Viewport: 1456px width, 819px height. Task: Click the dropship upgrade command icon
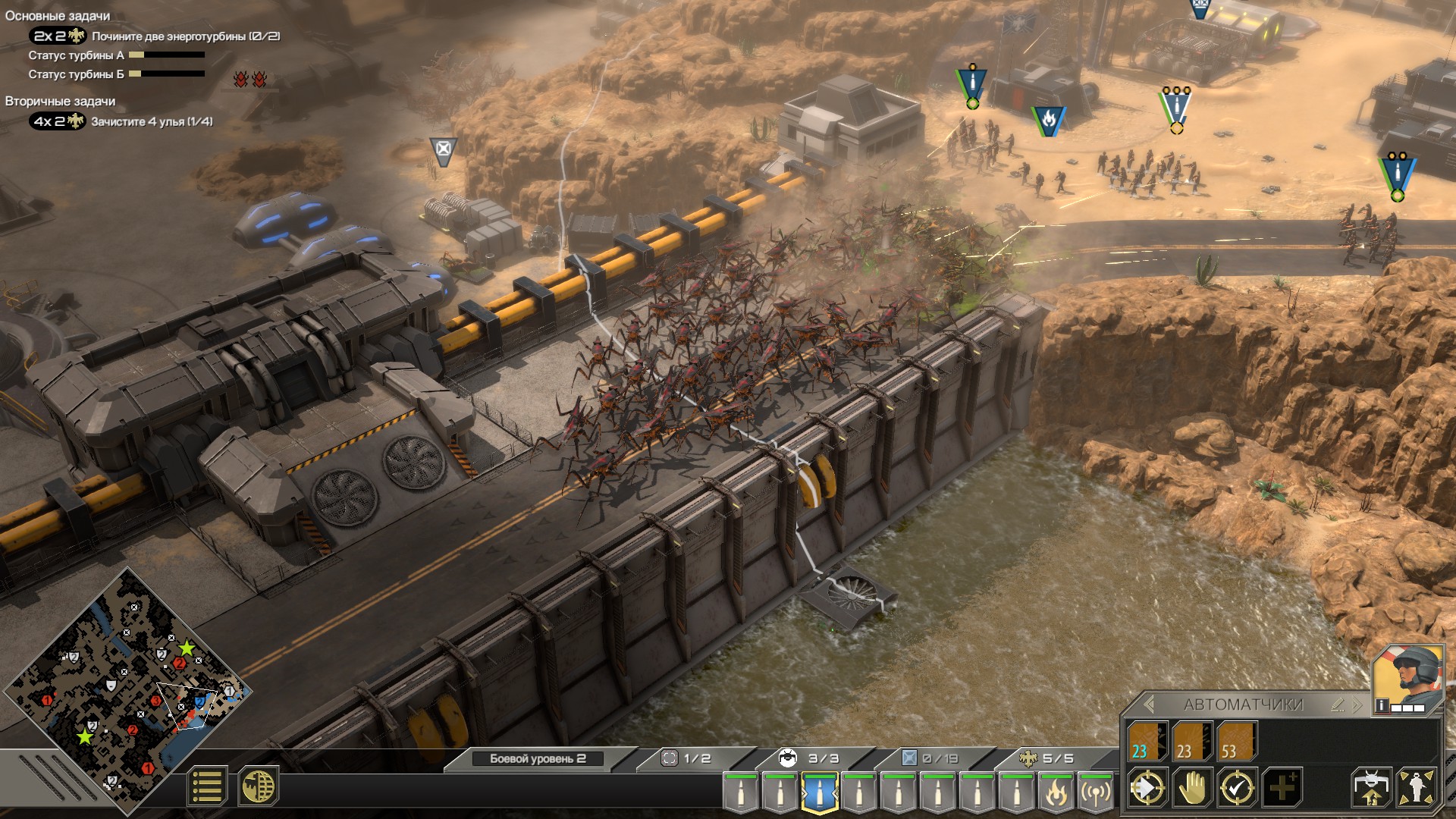pos(1371,789)
